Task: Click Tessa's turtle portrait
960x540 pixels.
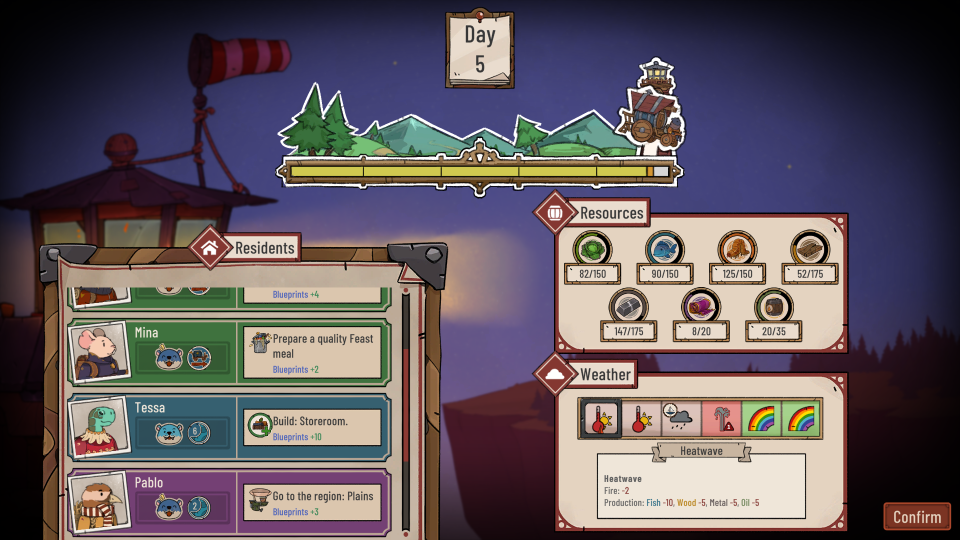Action: coord(99,427)
